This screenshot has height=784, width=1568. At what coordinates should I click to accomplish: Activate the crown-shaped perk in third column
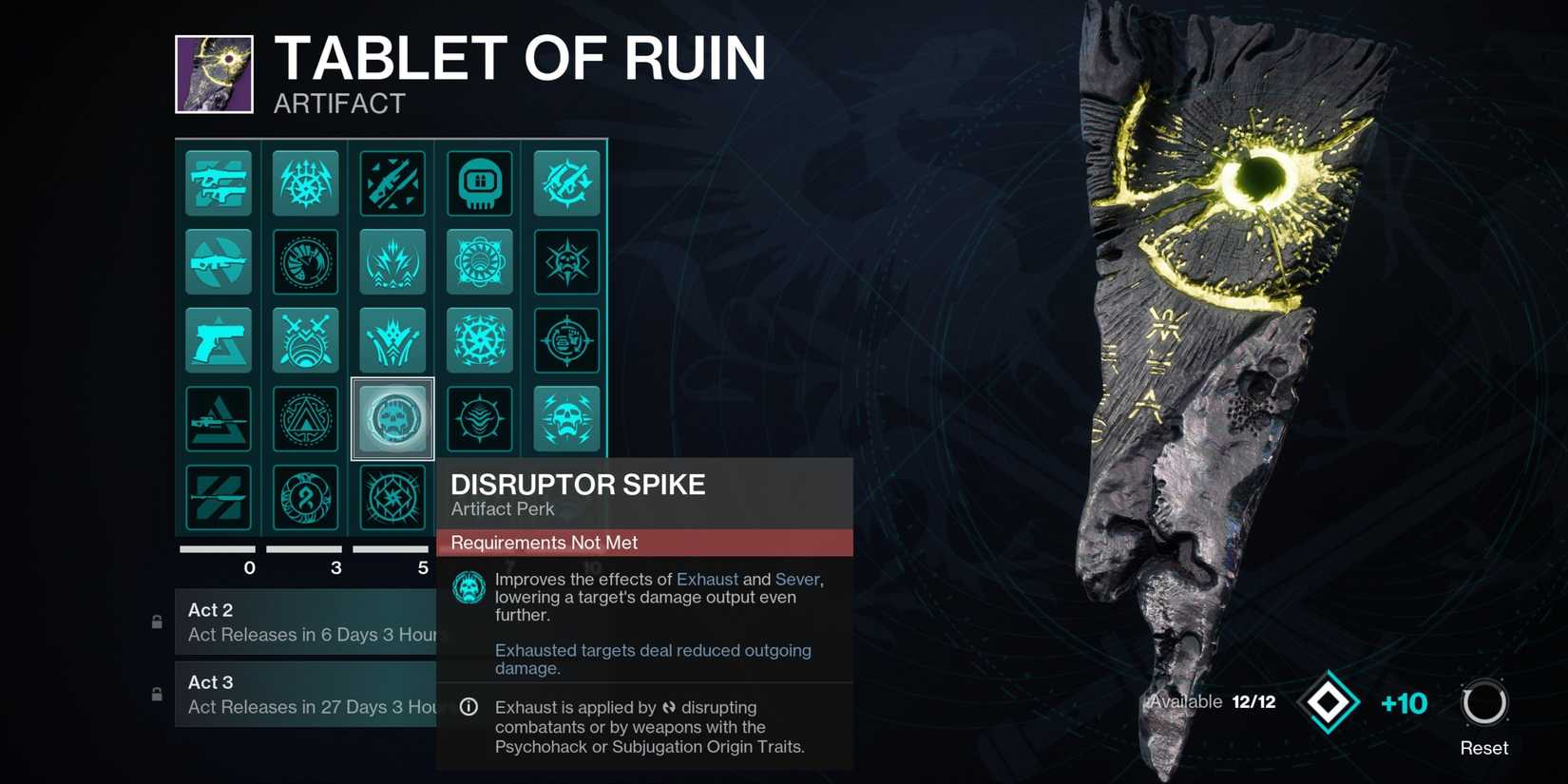392,339
